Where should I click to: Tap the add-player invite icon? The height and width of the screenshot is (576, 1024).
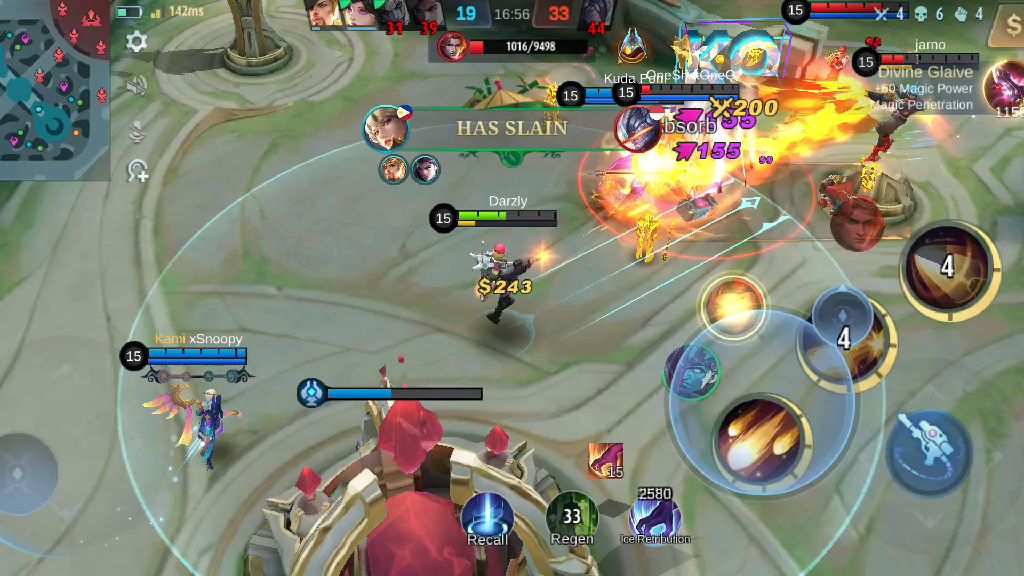pos(137,172)
